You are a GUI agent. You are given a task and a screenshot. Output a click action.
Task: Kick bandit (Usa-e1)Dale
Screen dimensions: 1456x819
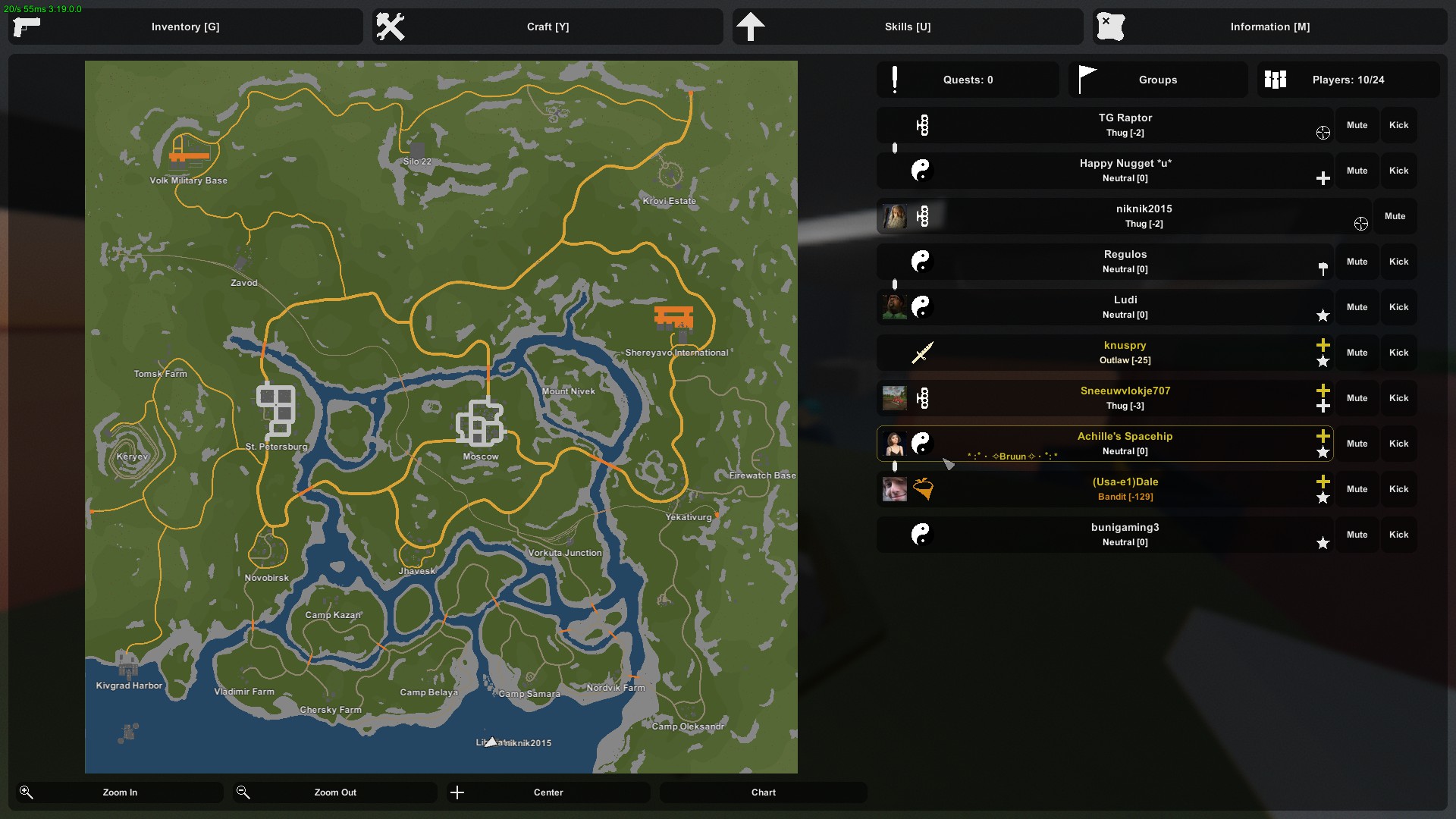click(1398, 489)
